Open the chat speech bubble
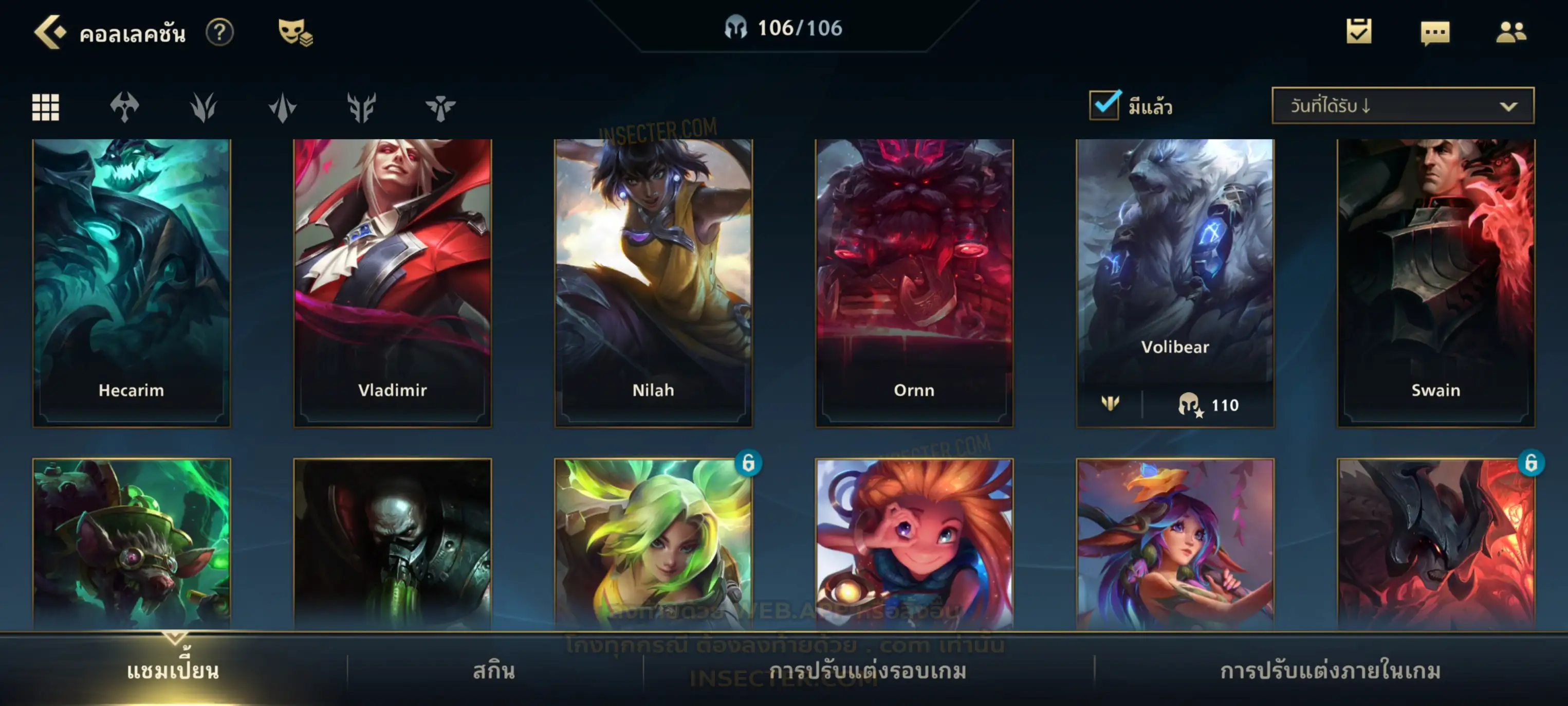 pyautogui.click(x=1434, y=33)
